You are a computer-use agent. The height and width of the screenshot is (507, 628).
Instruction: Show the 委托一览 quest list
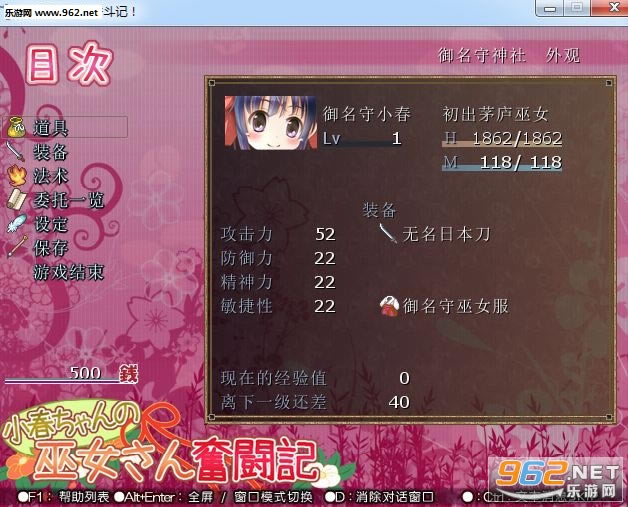point(68,200)
